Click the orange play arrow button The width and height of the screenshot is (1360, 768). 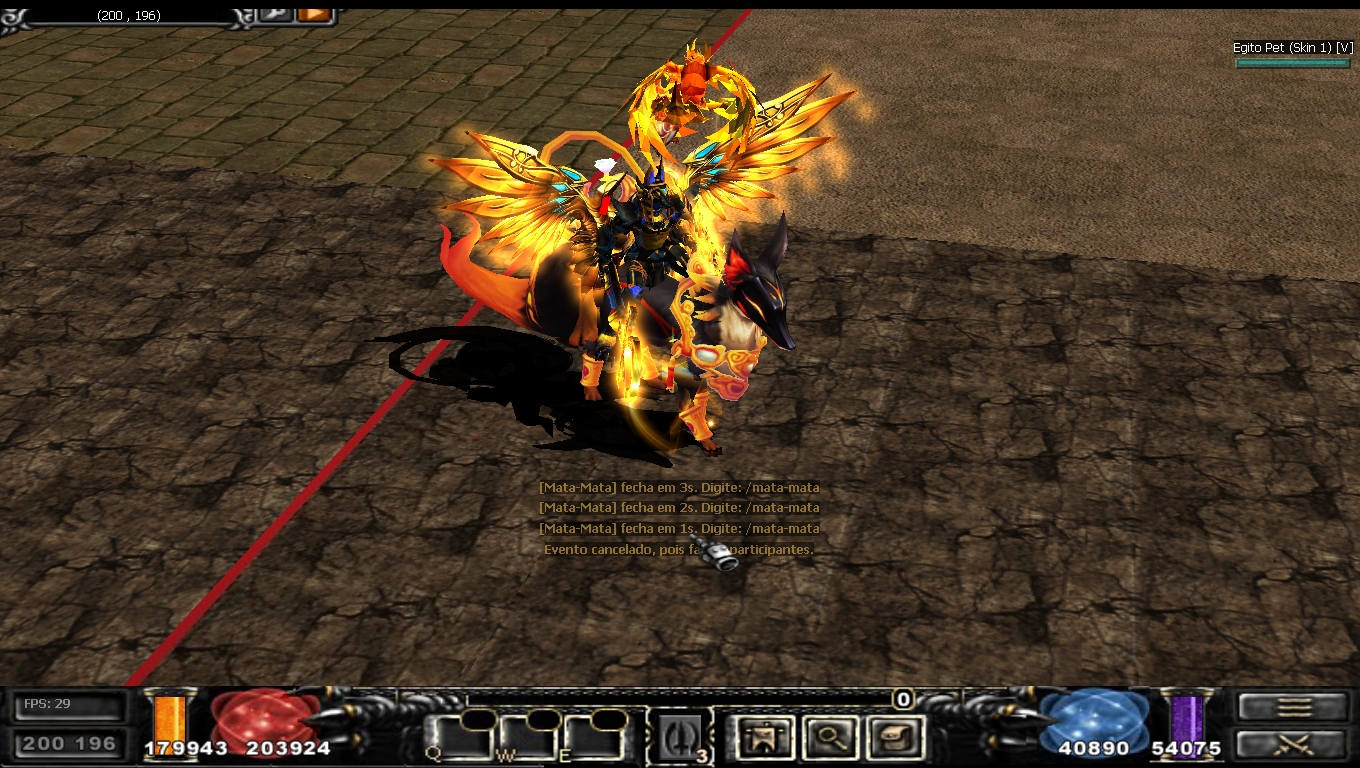pyautogui.click(x=314, y=14)
